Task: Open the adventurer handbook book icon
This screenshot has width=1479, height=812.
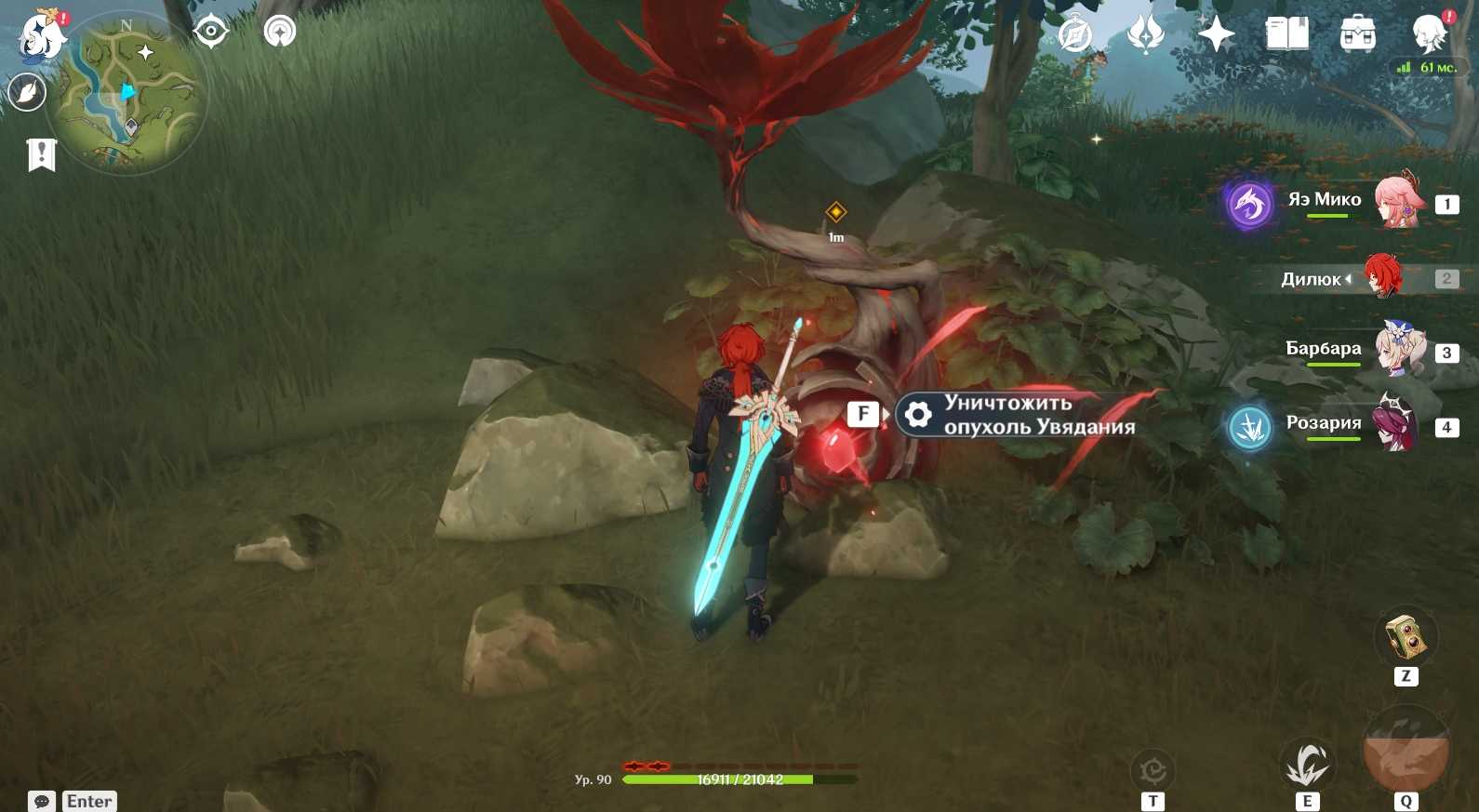Action: pyautogui.click(x=1287, y=35)
